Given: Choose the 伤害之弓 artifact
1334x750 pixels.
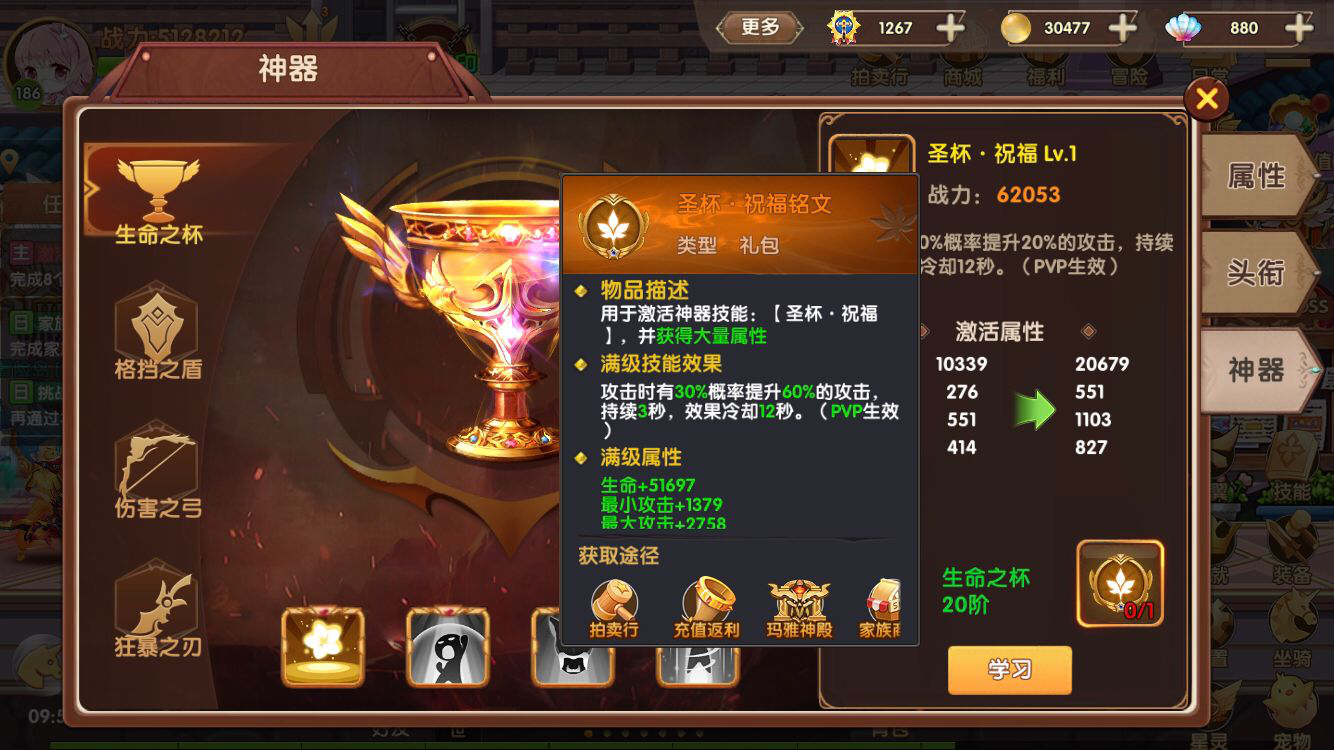Looking at the screenshot, I should 158,472.
